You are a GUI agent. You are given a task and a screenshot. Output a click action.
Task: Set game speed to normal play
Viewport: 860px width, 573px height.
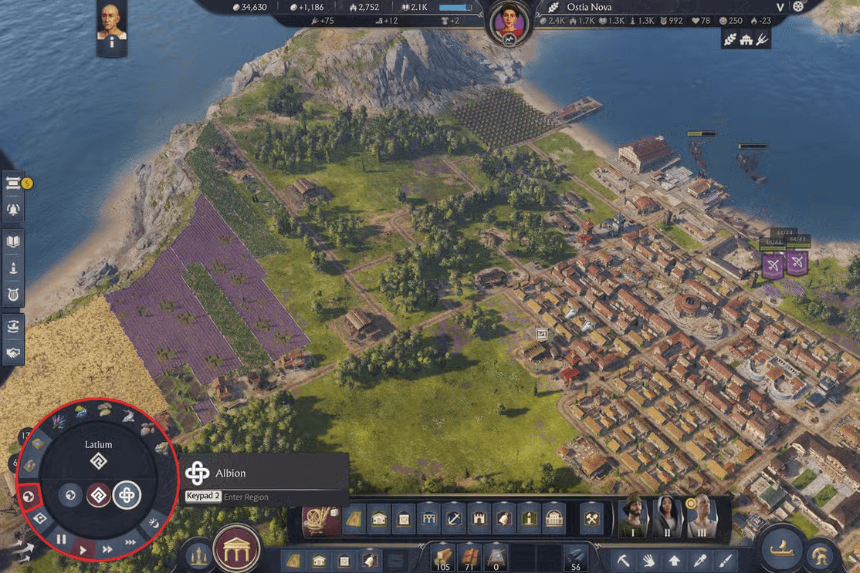click(85, 548)
